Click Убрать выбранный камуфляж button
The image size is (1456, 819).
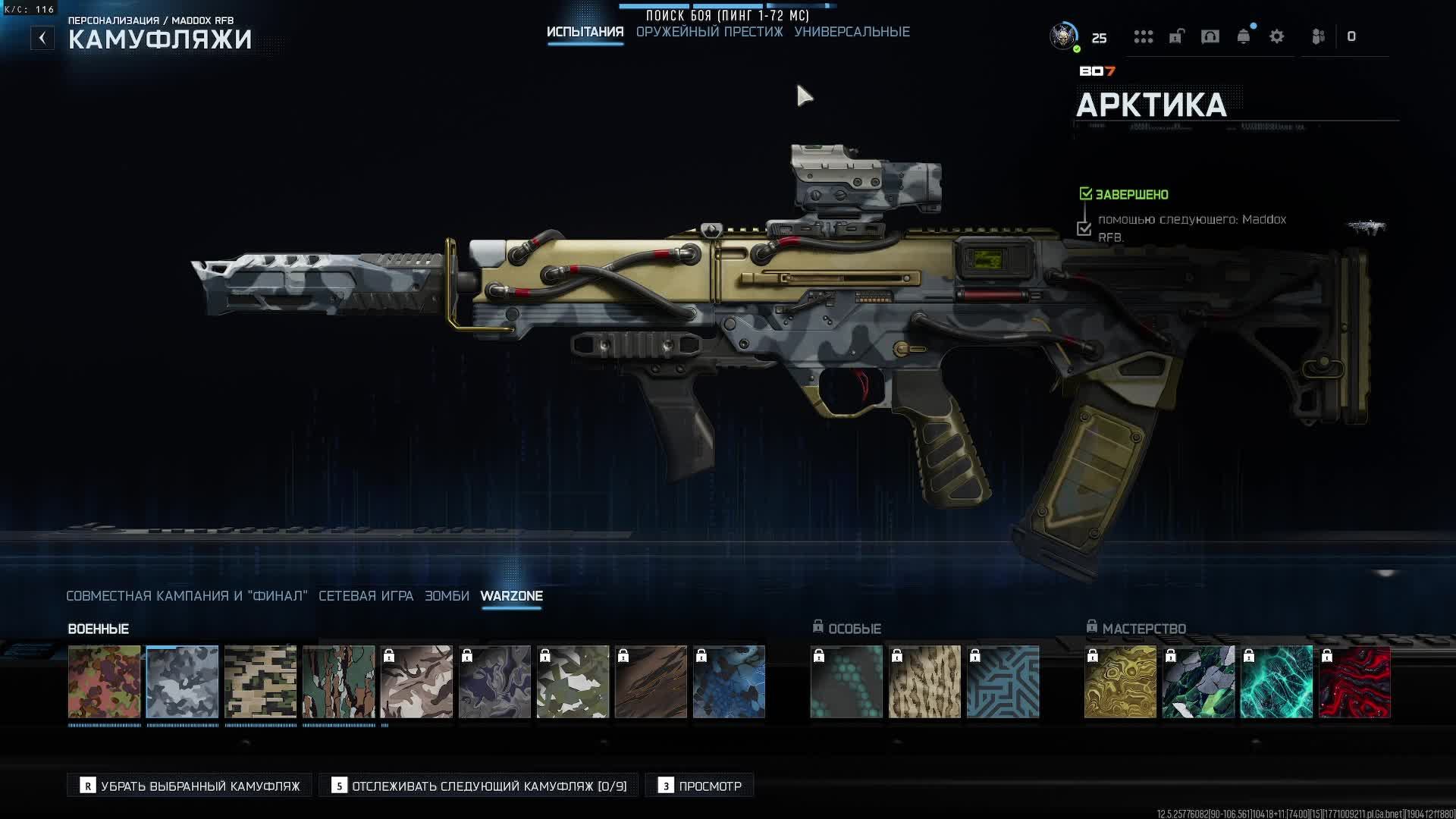[x=190, y=786]
